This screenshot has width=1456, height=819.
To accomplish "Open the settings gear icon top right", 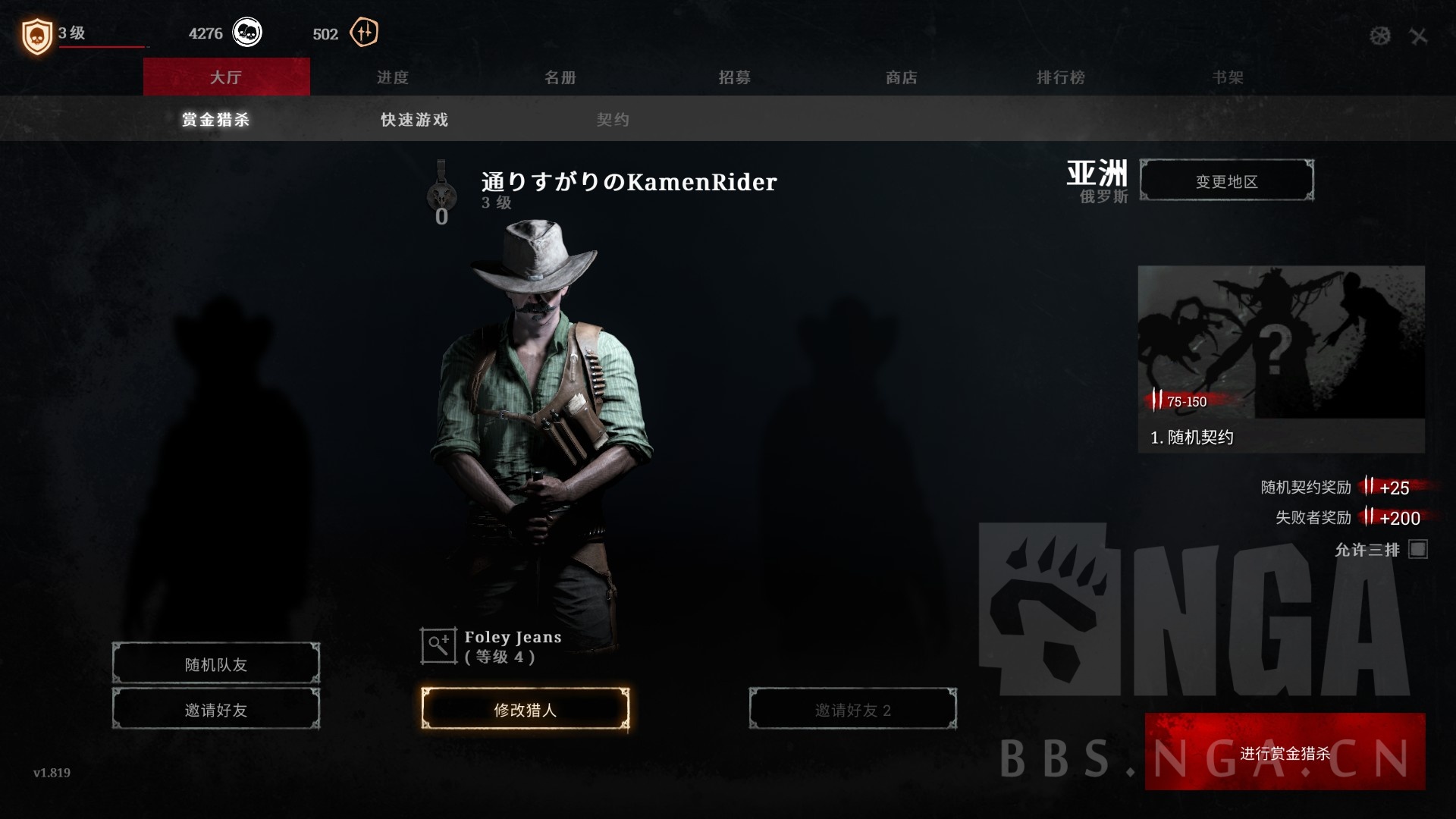I will [1380, 35].
